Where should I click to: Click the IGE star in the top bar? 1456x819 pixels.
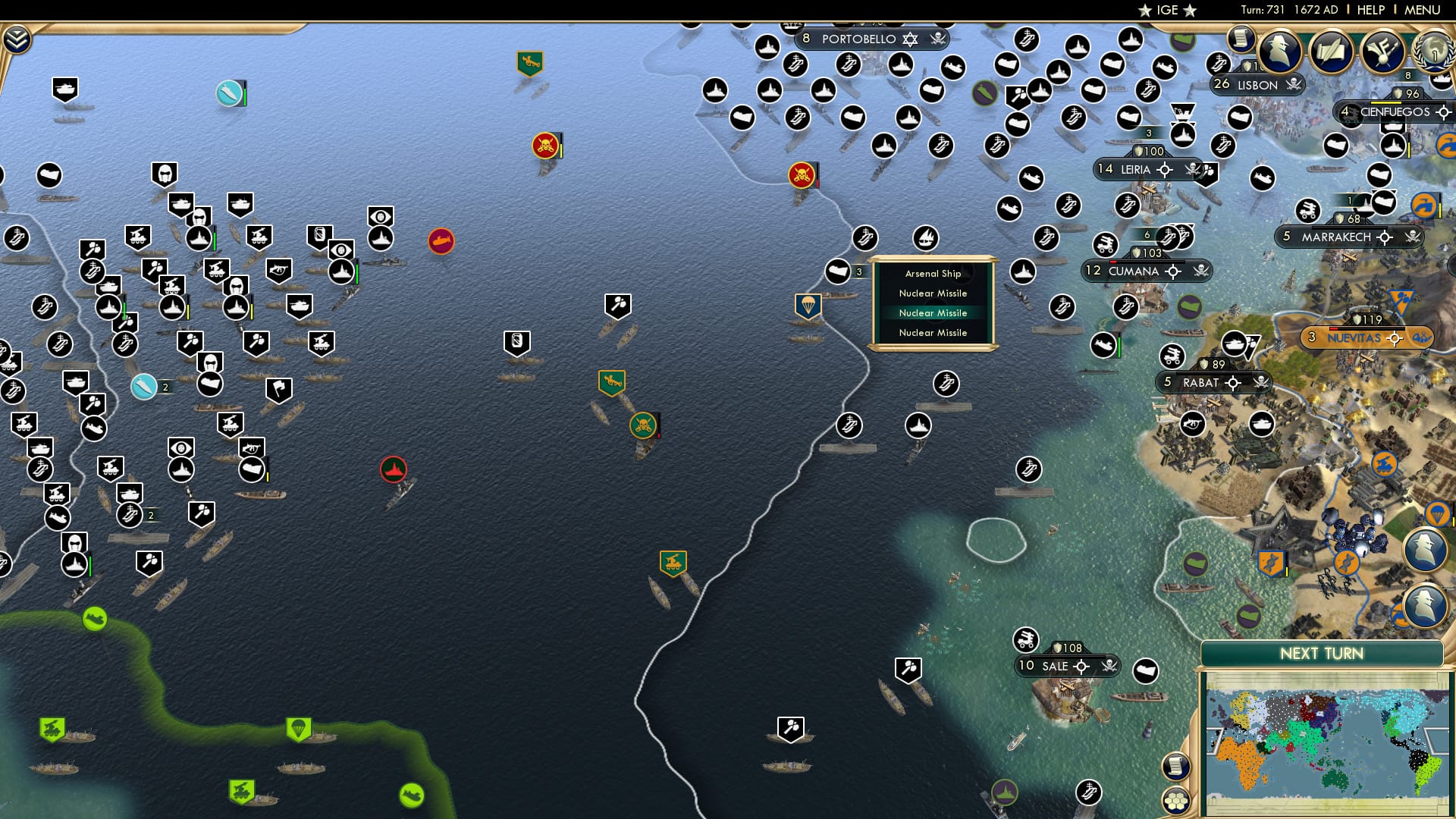coord(1144,11)
